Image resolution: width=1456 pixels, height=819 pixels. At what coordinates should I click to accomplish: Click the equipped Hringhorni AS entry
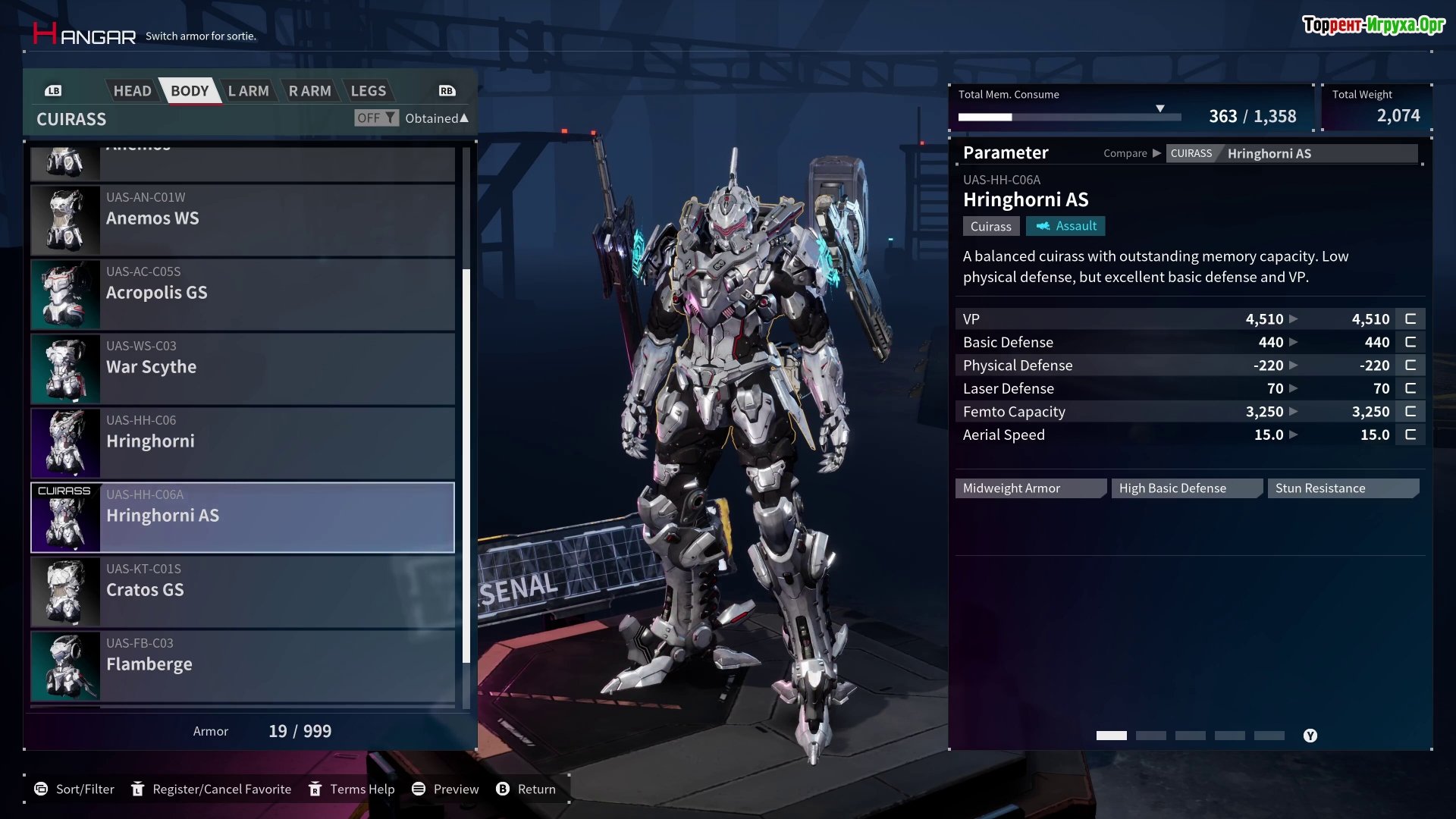pyautogui.click(x=243, y=516)
